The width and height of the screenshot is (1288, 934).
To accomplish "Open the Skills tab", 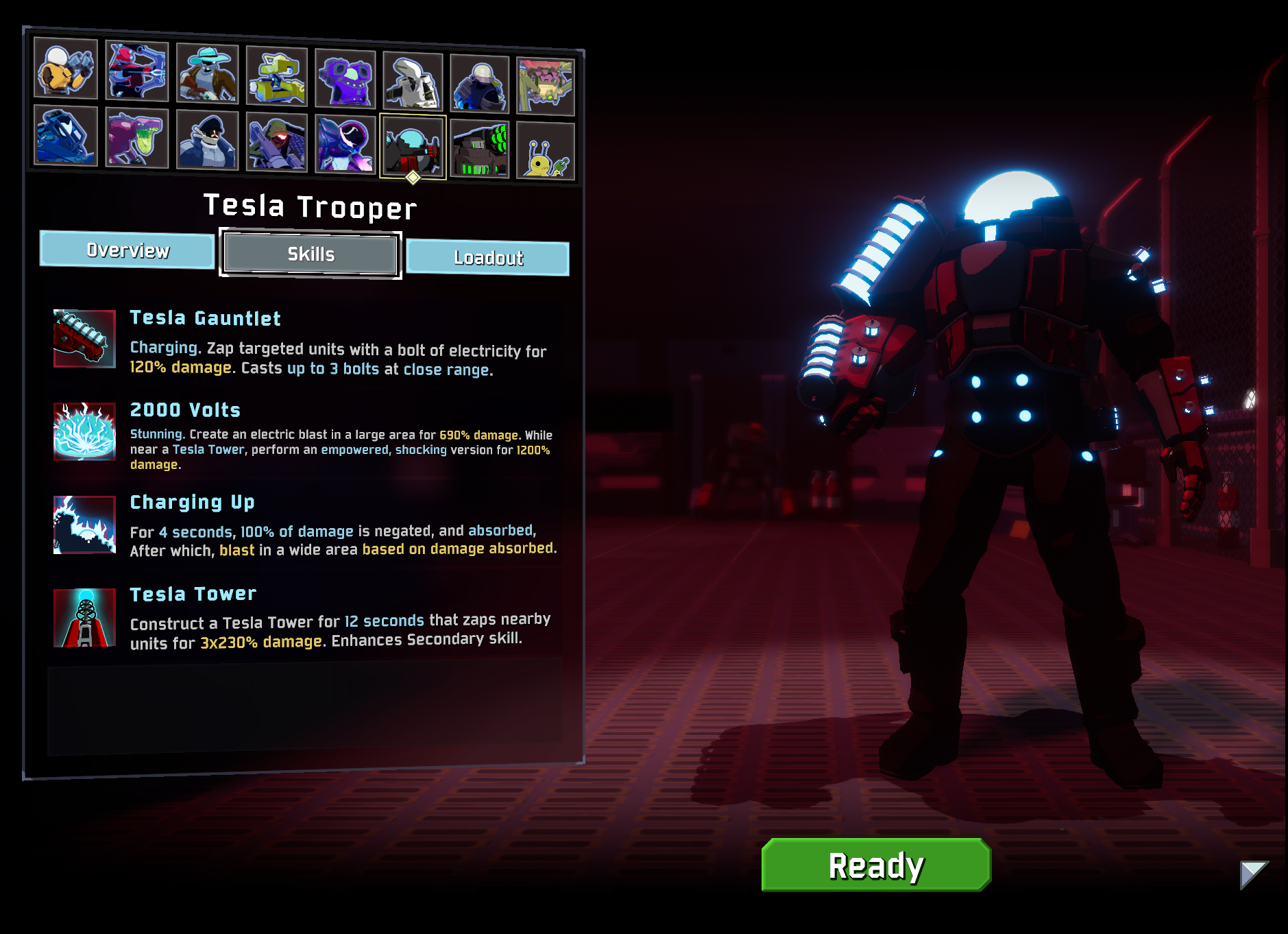I will point(311,254).
